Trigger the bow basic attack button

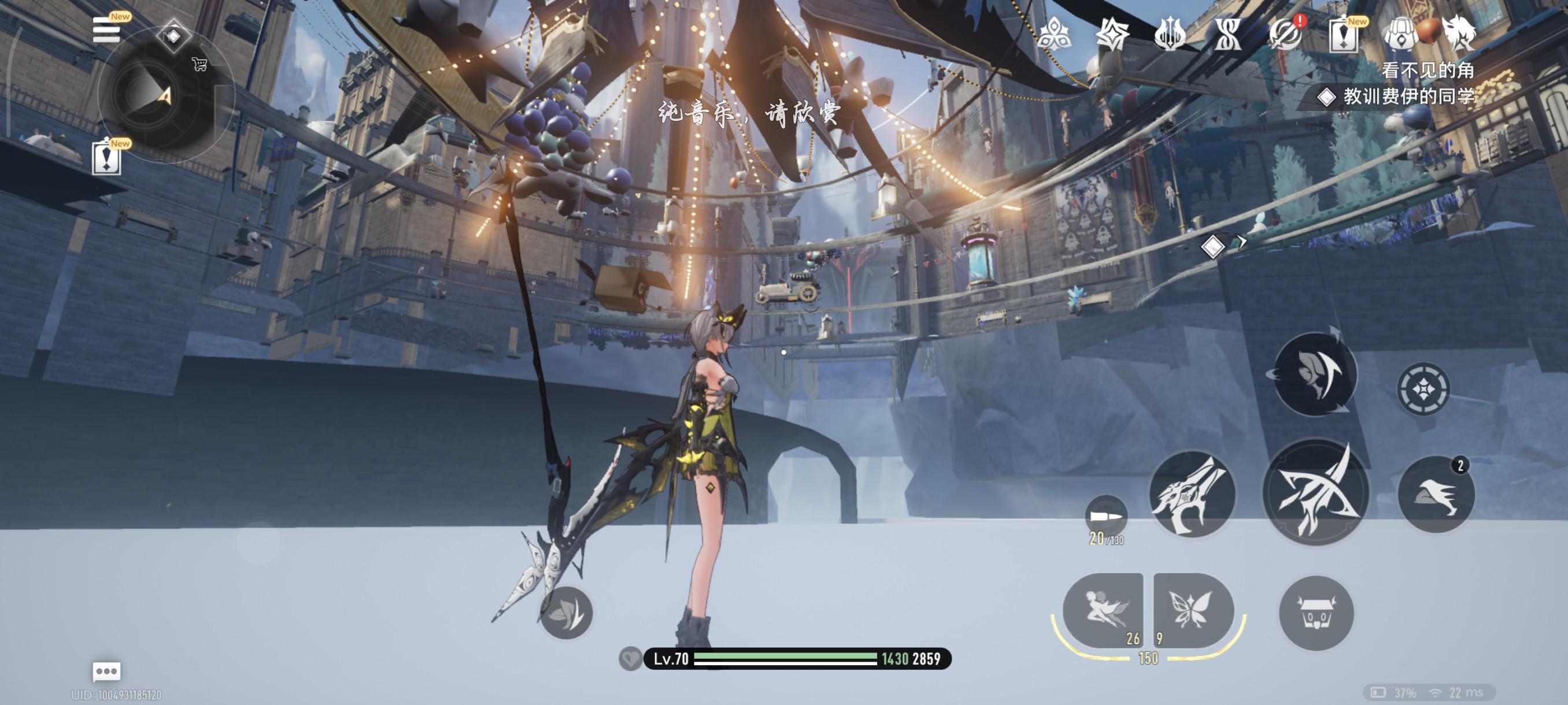tap(1315, 493)
